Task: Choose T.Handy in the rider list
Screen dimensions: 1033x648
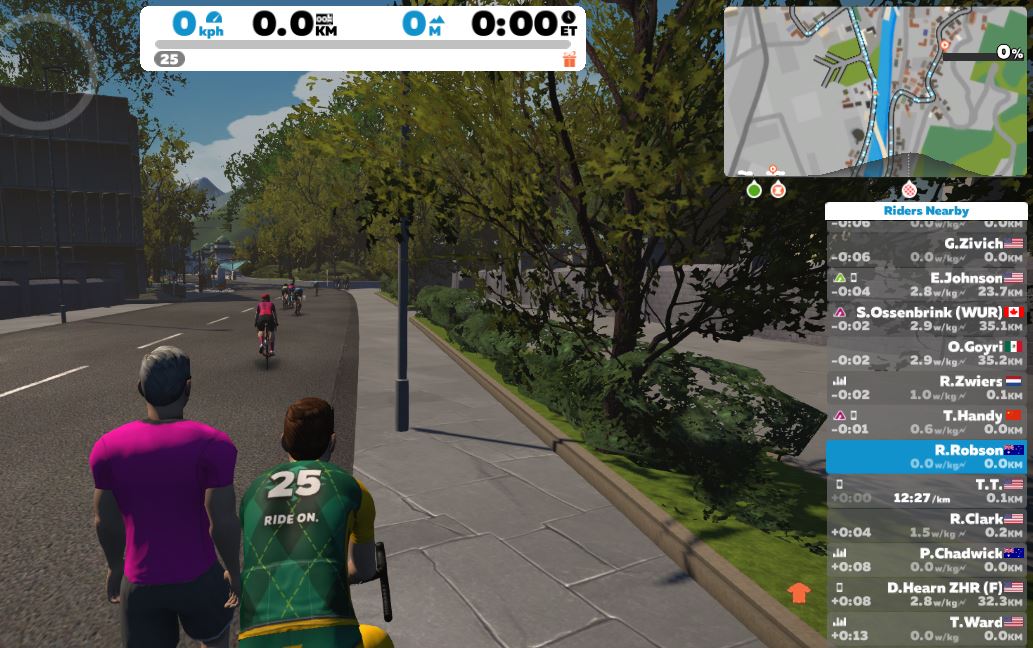Action: (x=926, y=422)
